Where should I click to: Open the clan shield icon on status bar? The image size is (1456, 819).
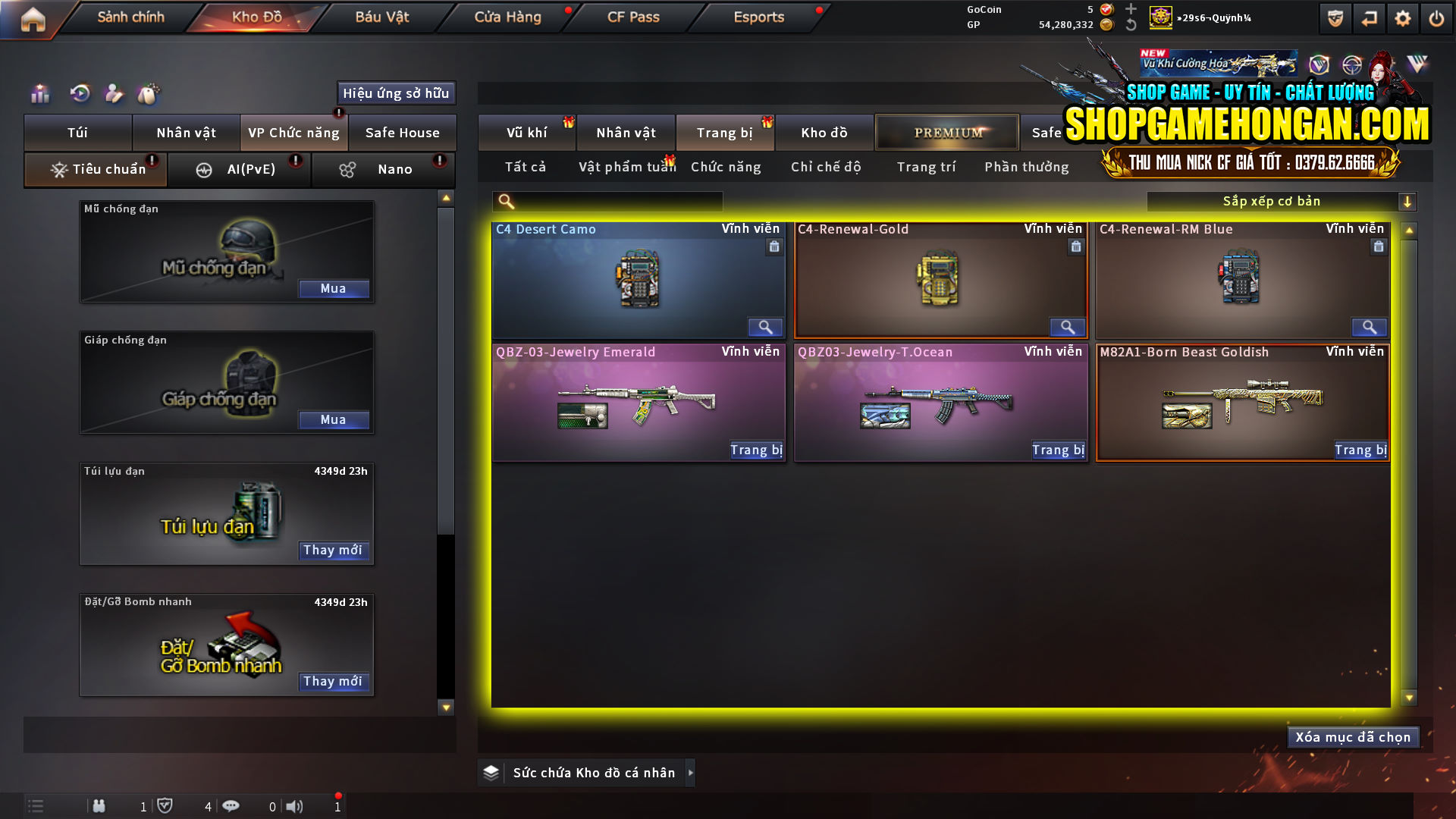click(165, 806)
